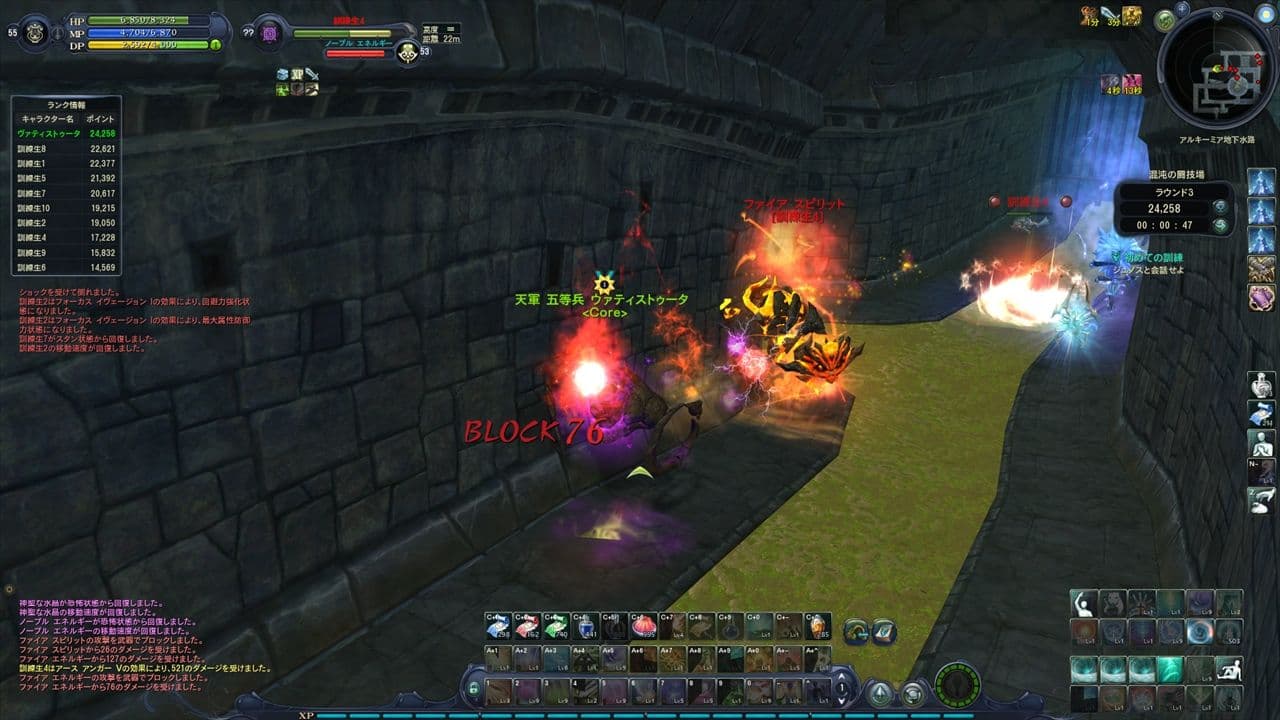Open the green round button beside minimap
The image size is (1280, 720).
pos(1164,20)
